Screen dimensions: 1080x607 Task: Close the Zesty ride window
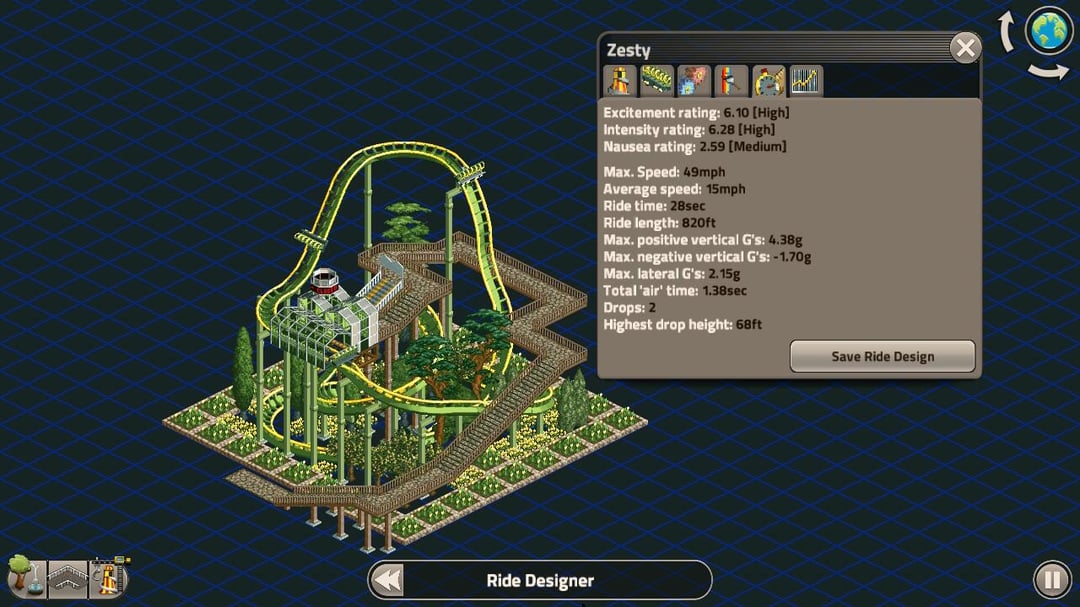pos(965,48)
